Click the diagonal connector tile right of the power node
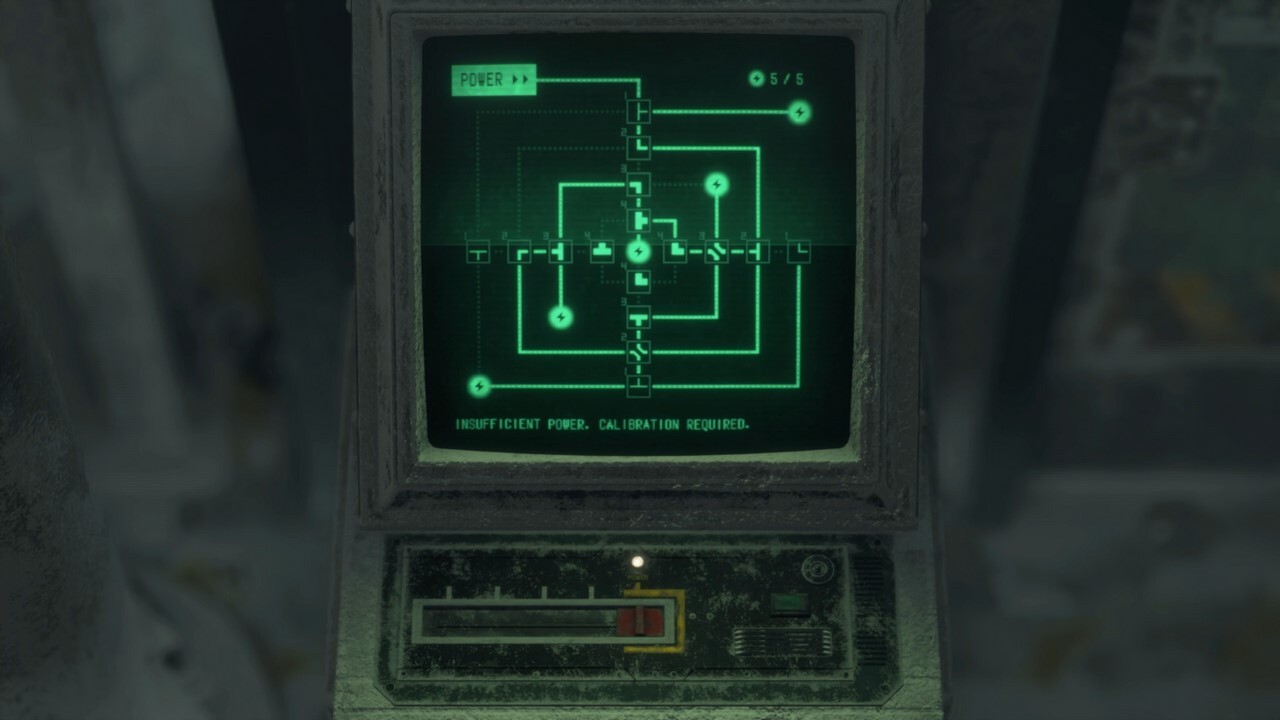Viewport: 1280px width, 720px height. click(x=716, y=250)
